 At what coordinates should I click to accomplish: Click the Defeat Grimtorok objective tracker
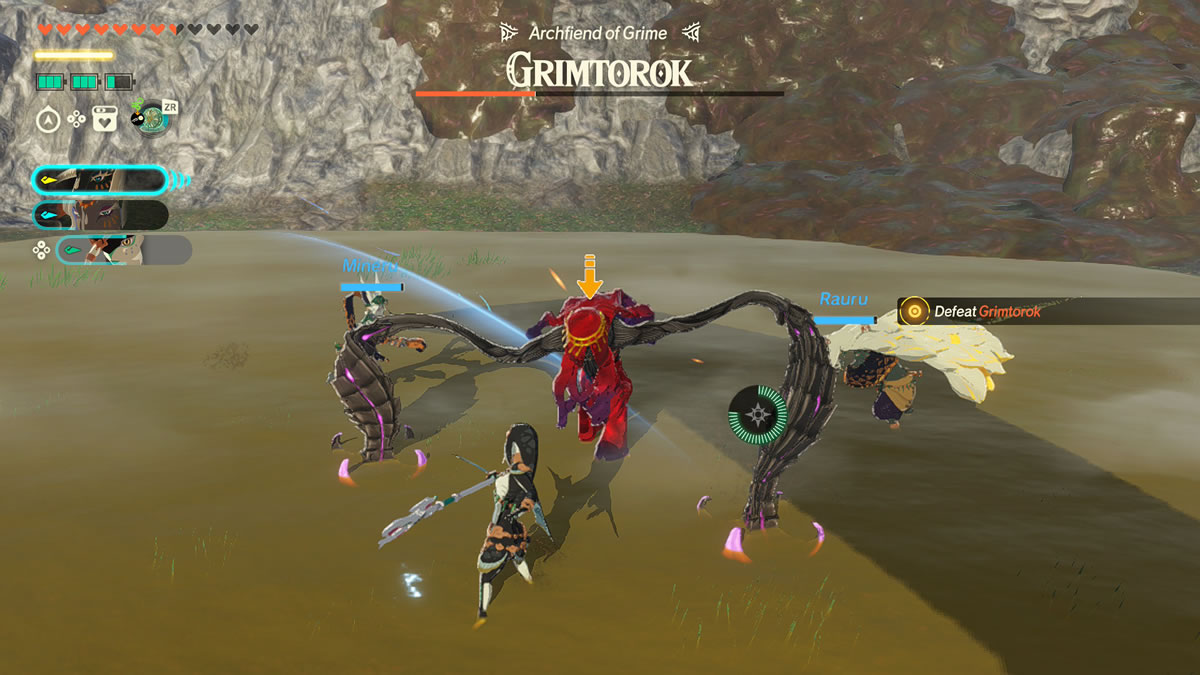tap(985, 311)
